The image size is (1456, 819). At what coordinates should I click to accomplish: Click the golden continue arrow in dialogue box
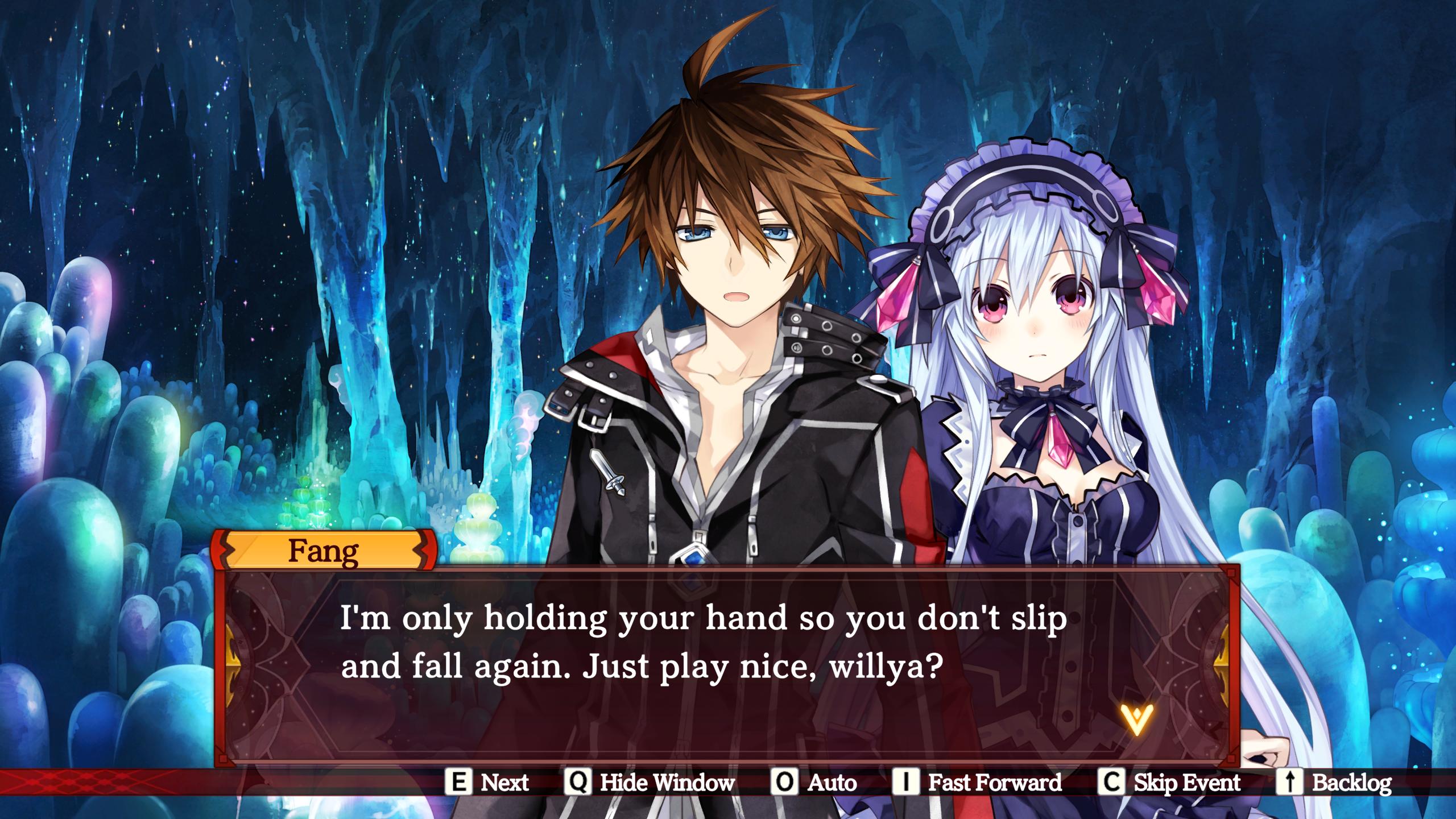pos(1136,719)
